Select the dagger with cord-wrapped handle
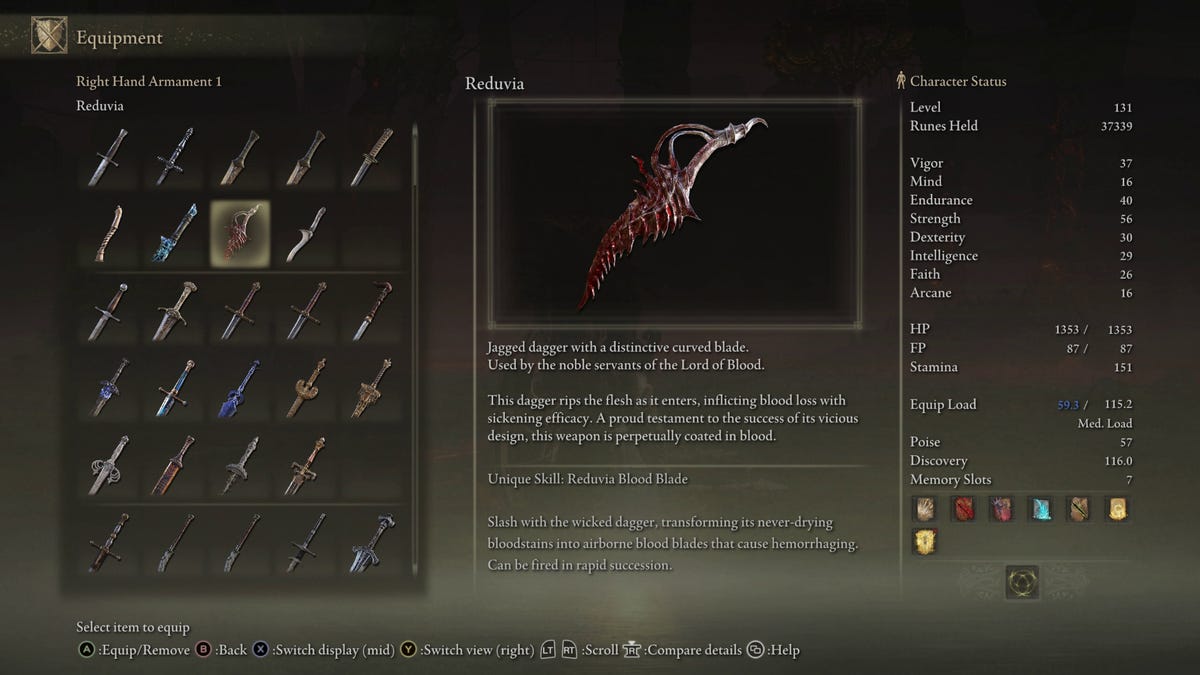Viewport: 1200px width, 675px height. pos(371,157)
